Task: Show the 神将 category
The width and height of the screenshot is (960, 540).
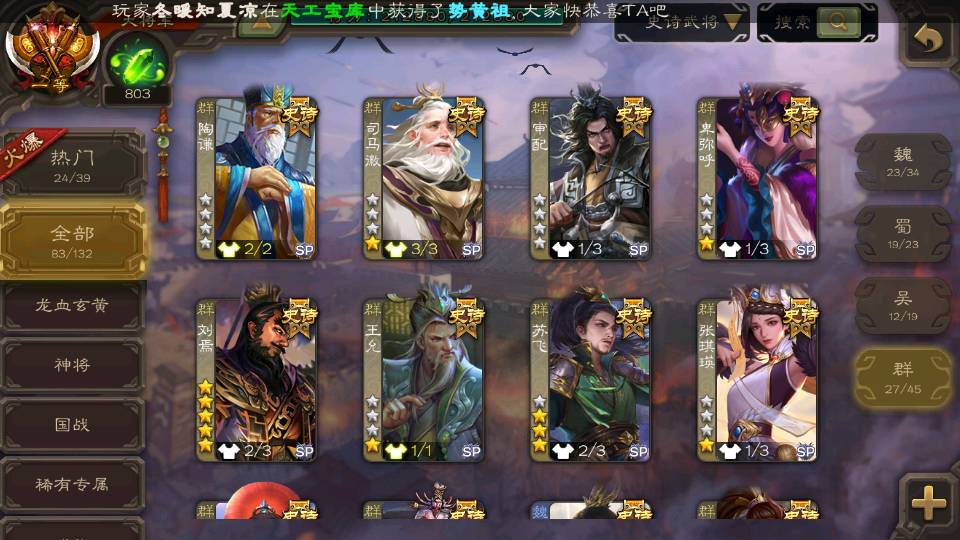Action: click(x=72, y=365)
